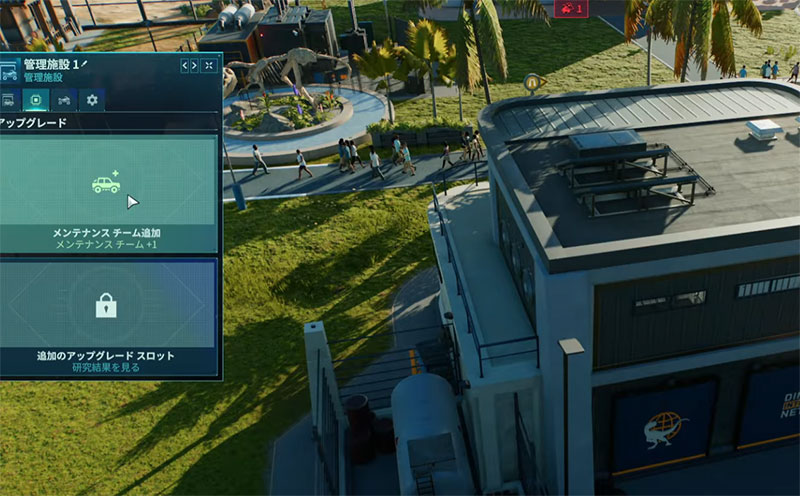Rename 管理施設 1 with the pencil icon
The width and height of the screenshot is (800, 496).
tap(85, 64)
